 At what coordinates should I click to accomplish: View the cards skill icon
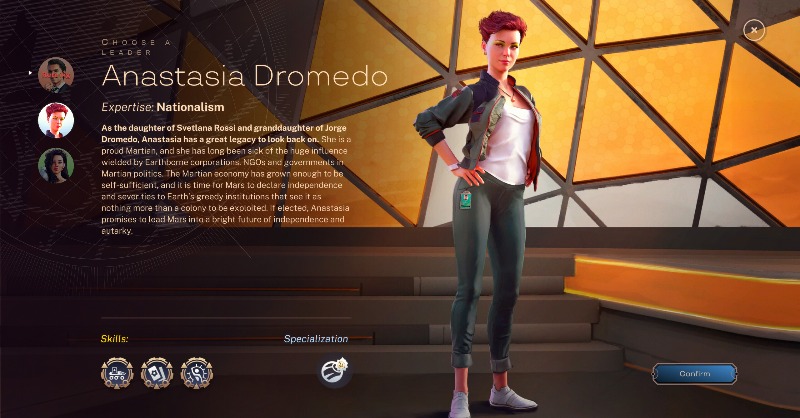tap(157, 373)
